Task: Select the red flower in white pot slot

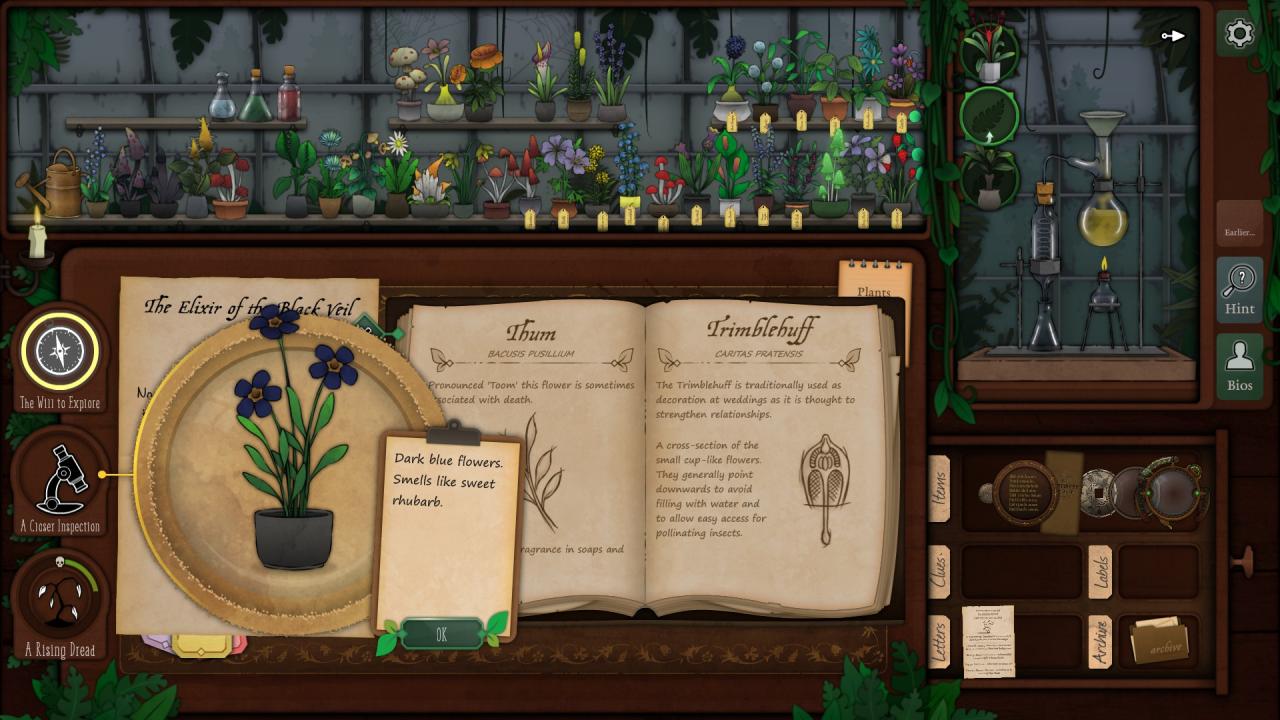Action: [989, 53]
